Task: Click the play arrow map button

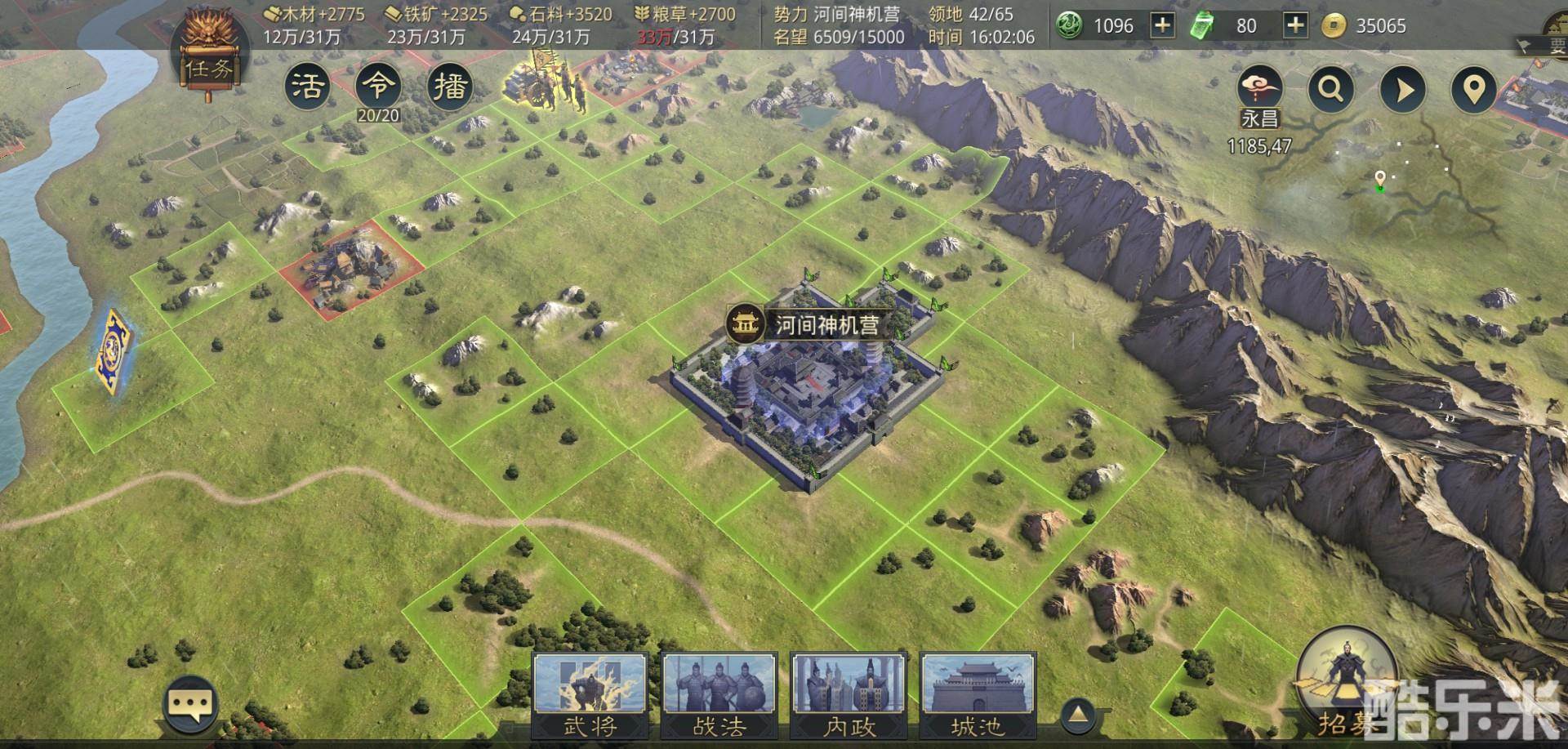Action: [x=1402, y=88]
